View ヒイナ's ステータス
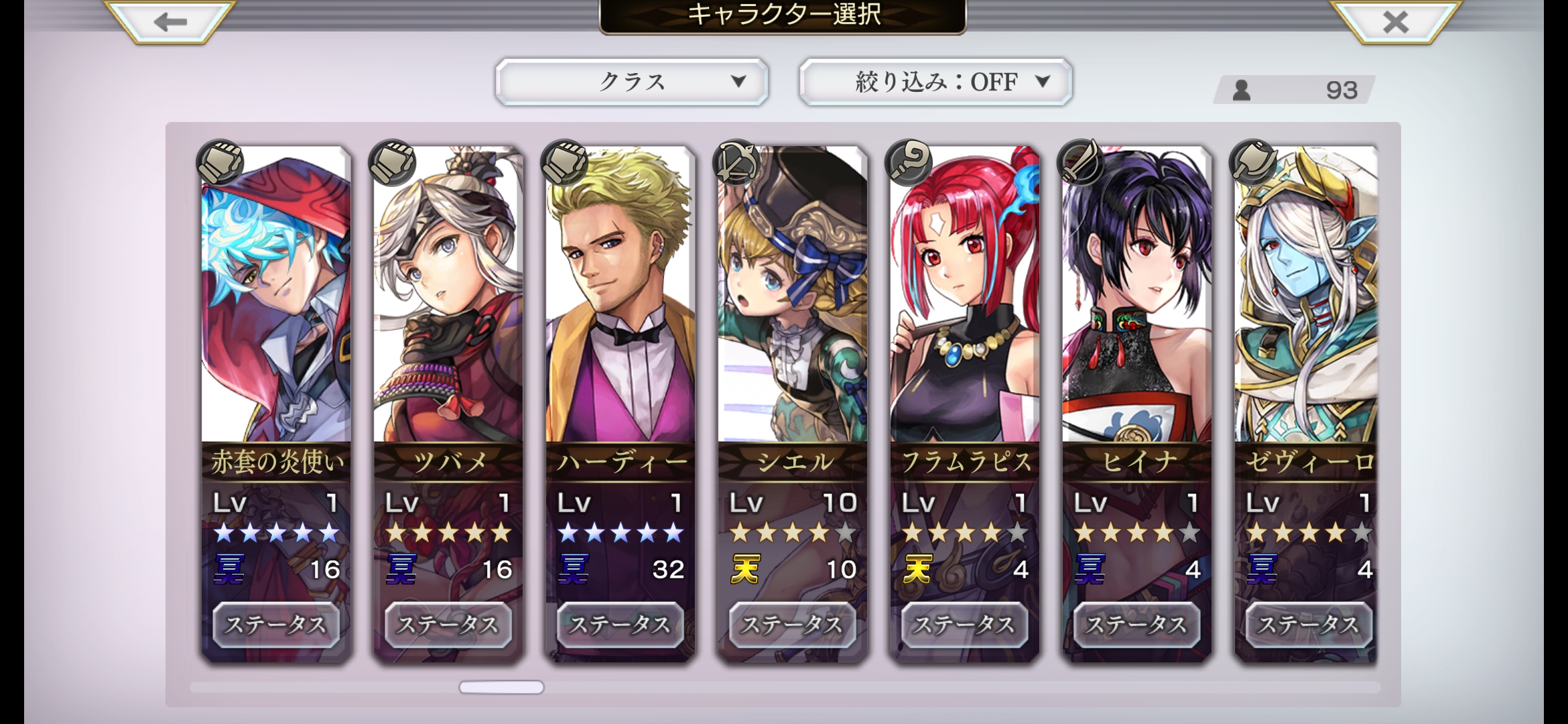The height and width of the screenshot is (724, 1568). click(1137, 625)
